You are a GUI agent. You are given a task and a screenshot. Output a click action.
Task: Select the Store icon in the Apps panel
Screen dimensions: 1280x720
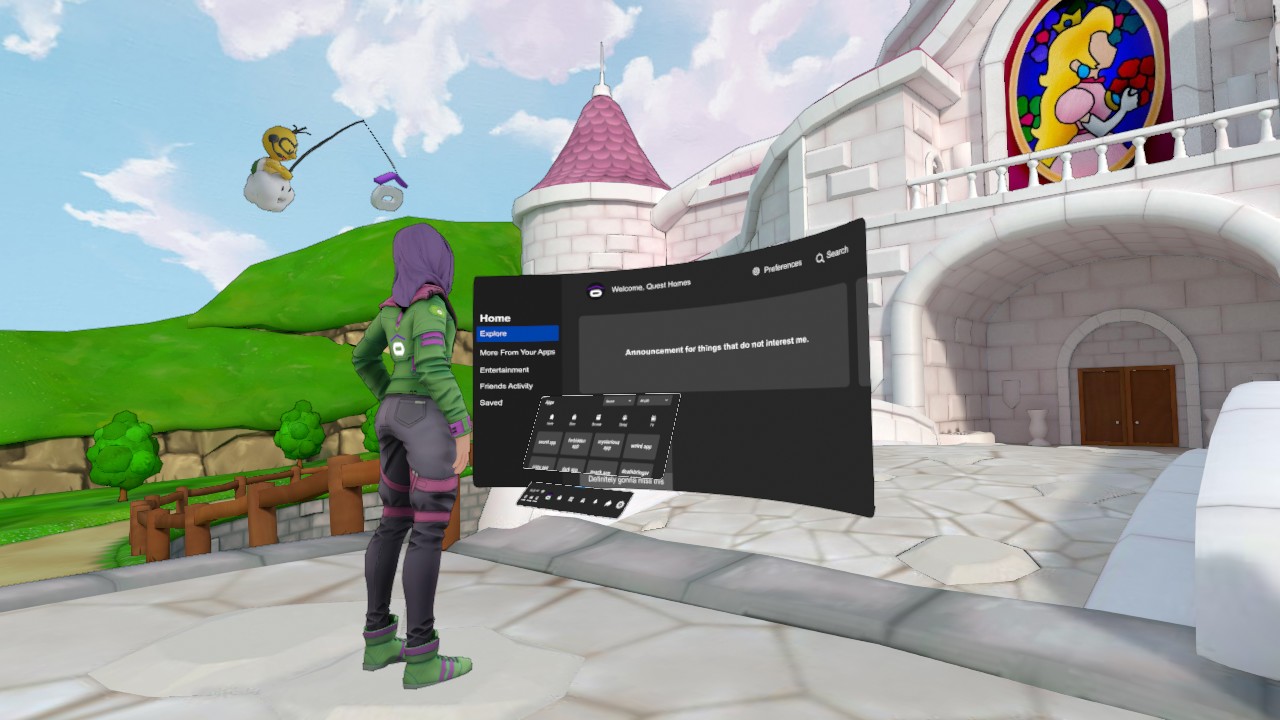point(574,417)
